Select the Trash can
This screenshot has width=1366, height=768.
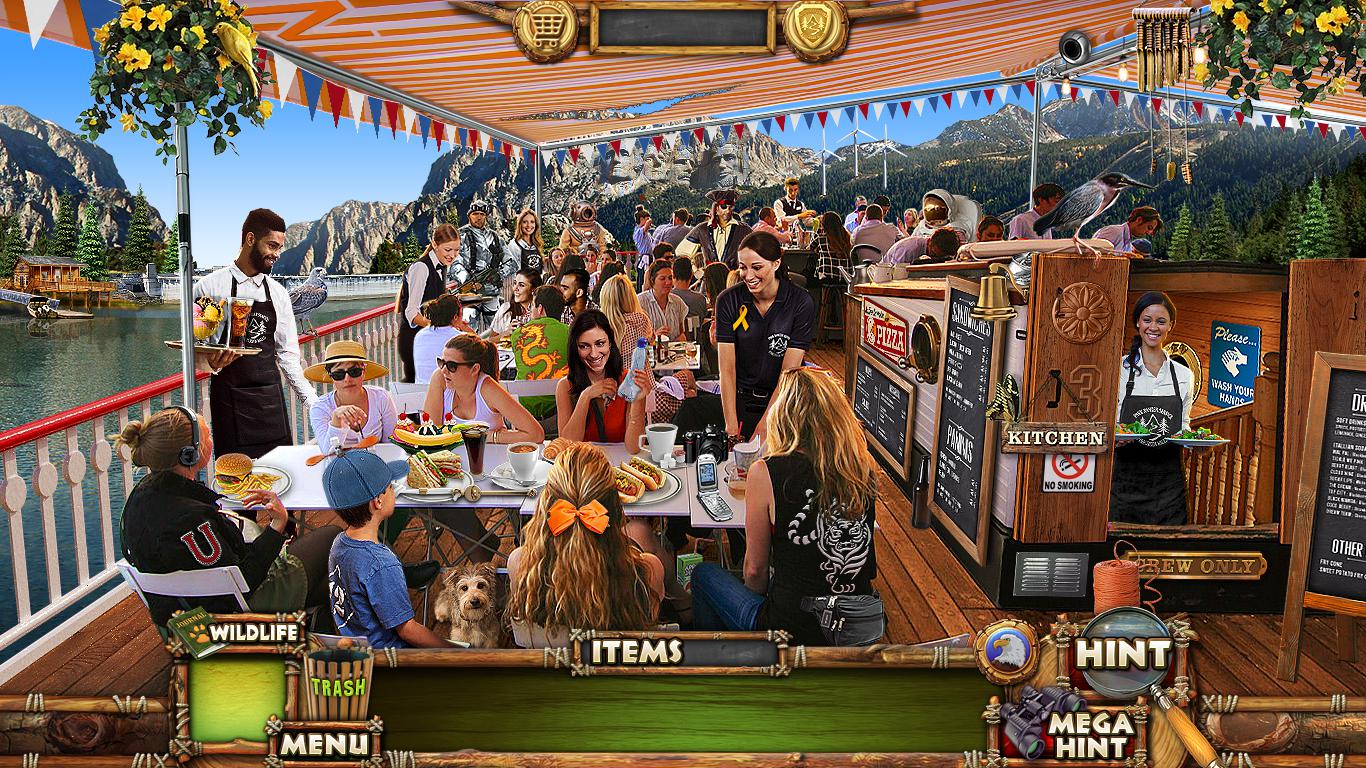(337, 684)
